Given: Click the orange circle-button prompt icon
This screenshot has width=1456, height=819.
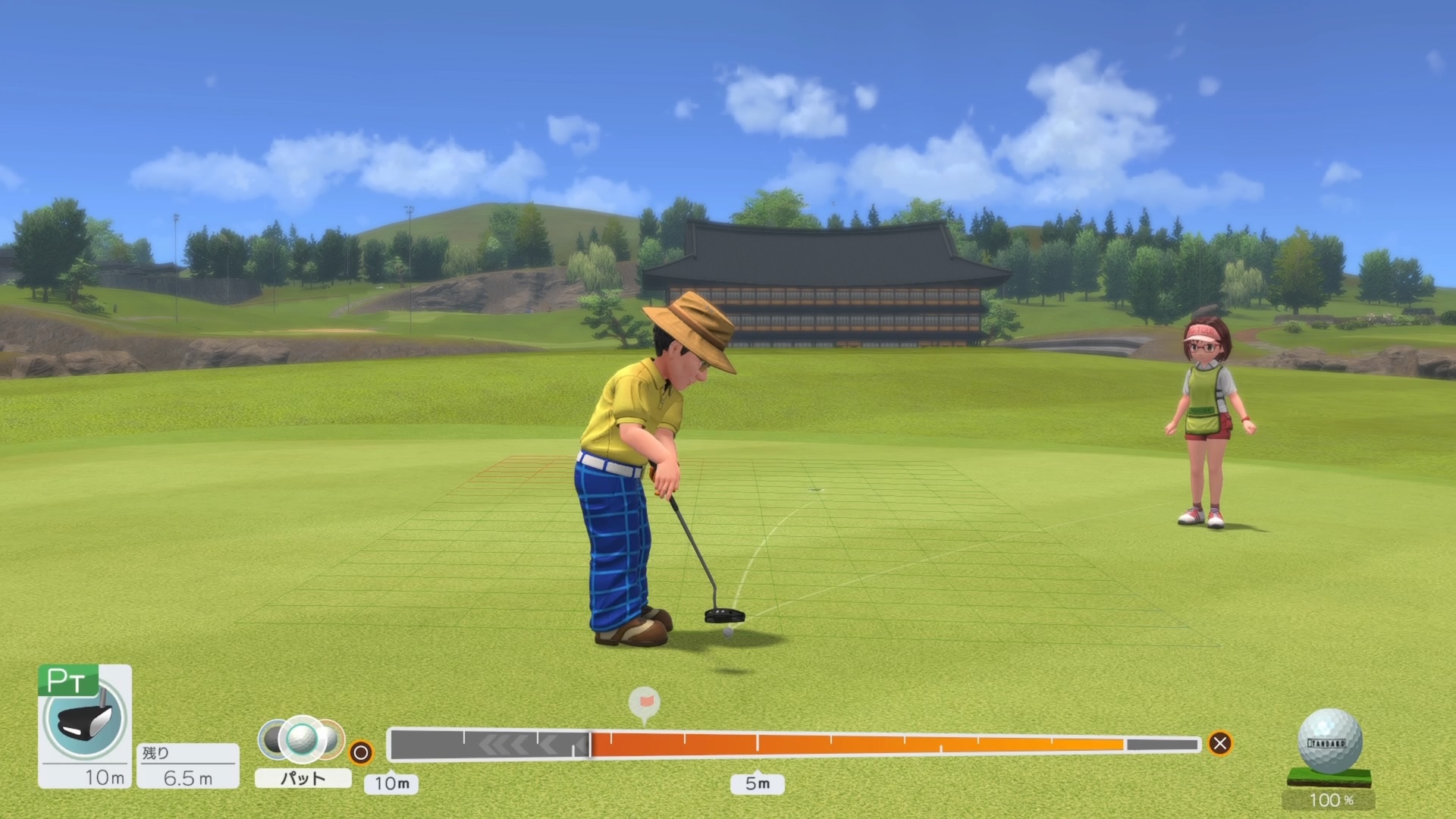Looking at the screenshot, I should pyautogui.click(x=362, y=753).
